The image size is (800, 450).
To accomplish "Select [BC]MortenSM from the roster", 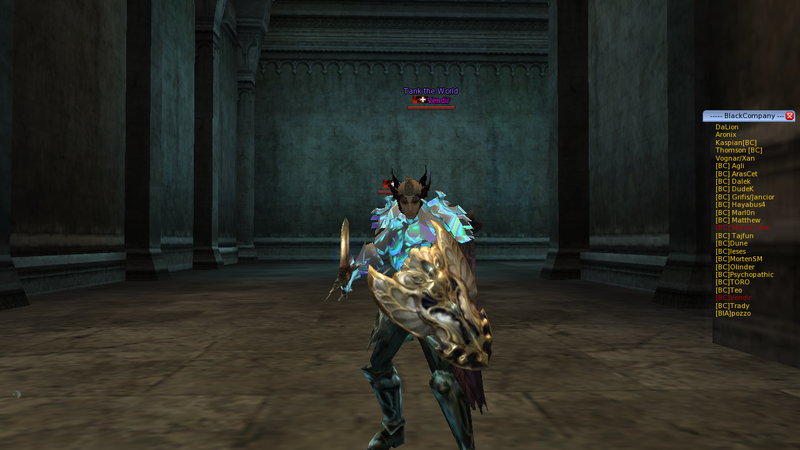I will click(739, 259).
